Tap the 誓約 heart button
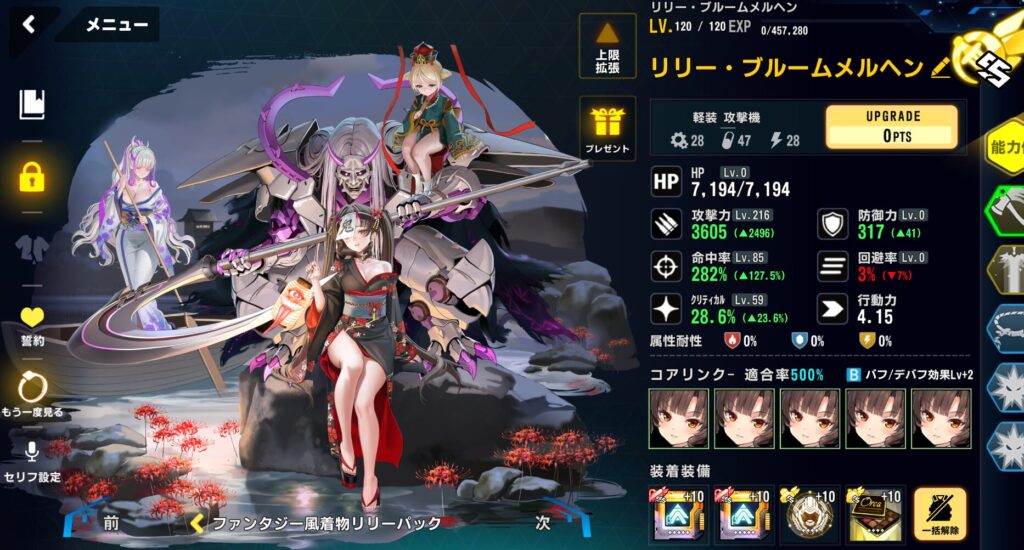 point(33,323)
